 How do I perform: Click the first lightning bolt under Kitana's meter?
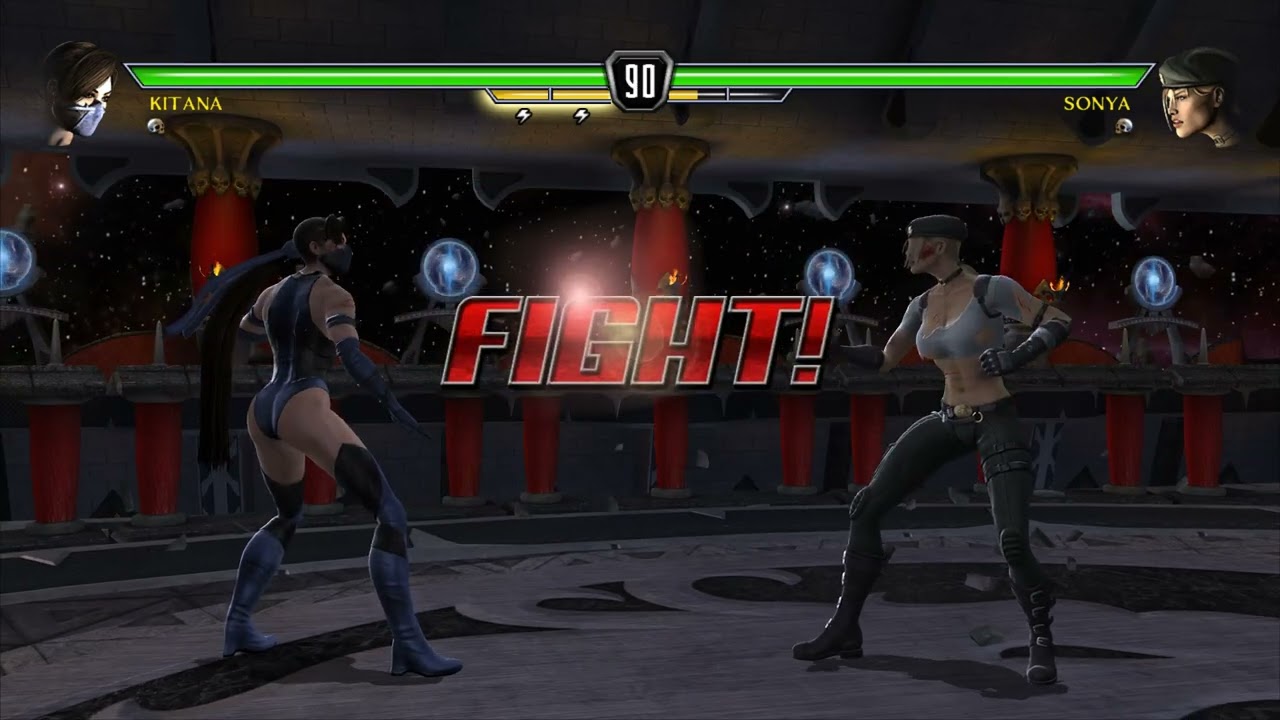[521, 116]
